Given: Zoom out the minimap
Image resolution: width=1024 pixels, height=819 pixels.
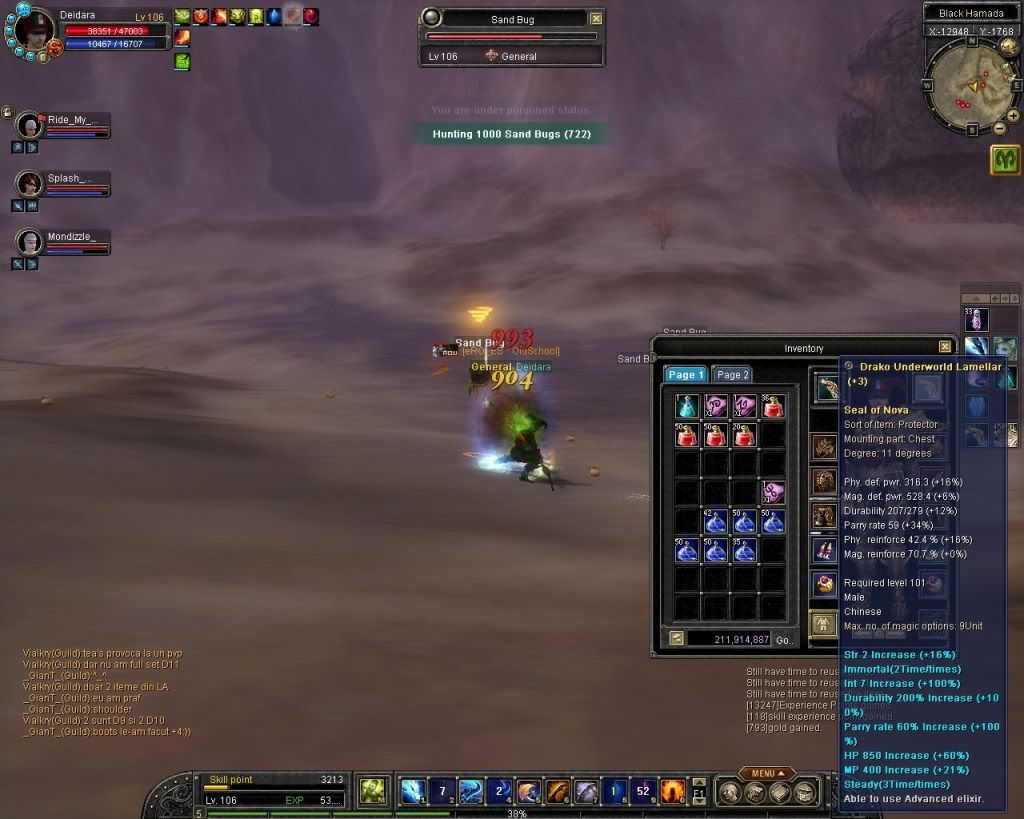Looking at the screenshot, I should 998,128.
